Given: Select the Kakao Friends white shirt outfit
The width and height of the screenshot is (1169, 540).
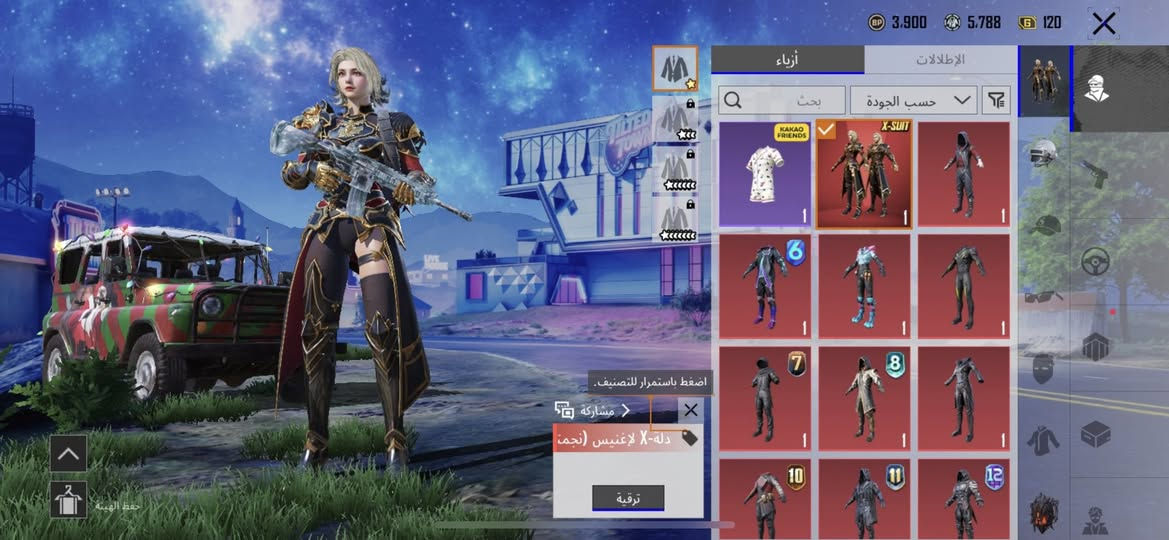Looking at the screenshot, I should click(x=765, y=175).
